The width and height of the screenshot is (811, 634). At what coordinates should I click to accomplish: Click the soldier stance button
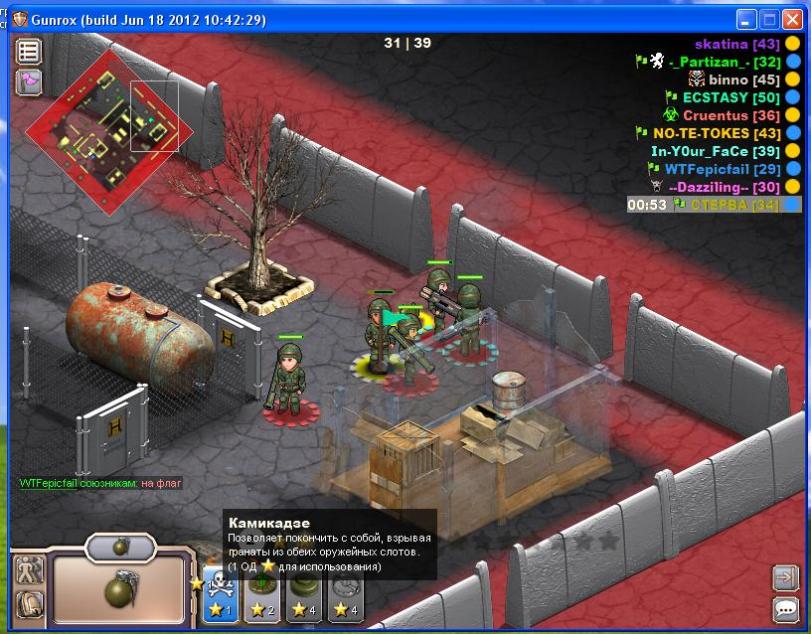(x=30, y=570)
